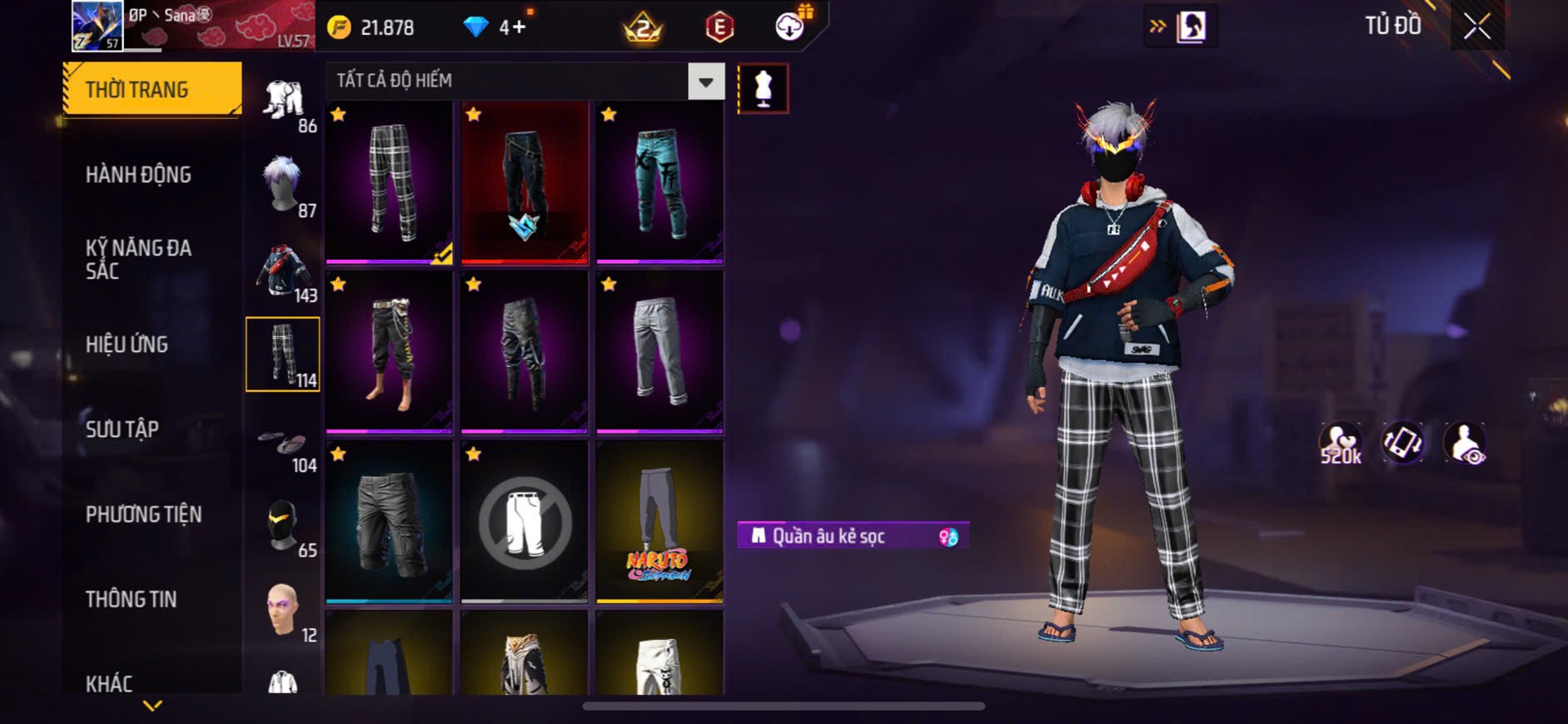Open the Phương Tiện tab

click(143, 514)
